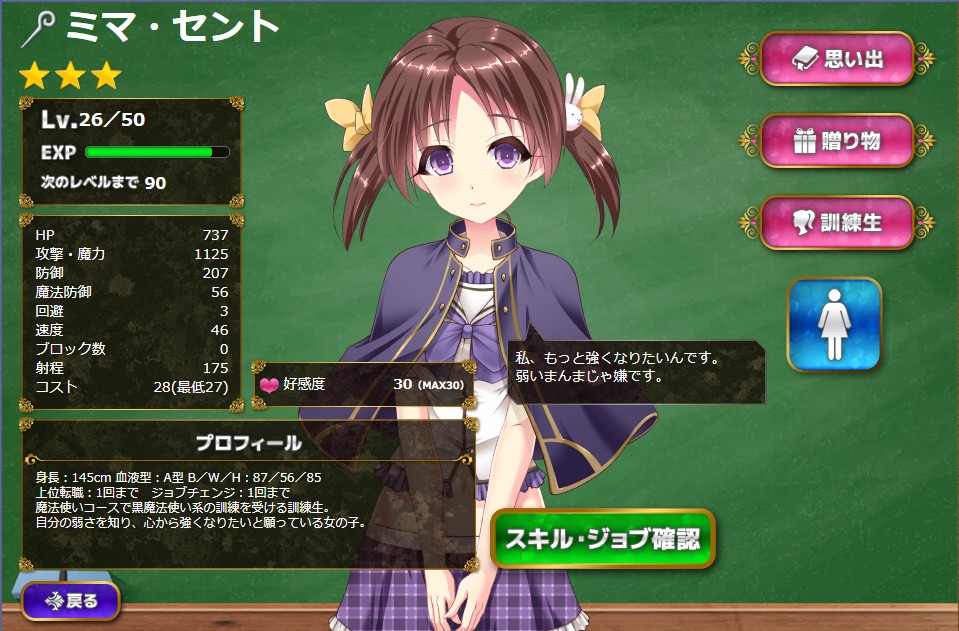Open the 思い出 memories button

click(837, 59)
